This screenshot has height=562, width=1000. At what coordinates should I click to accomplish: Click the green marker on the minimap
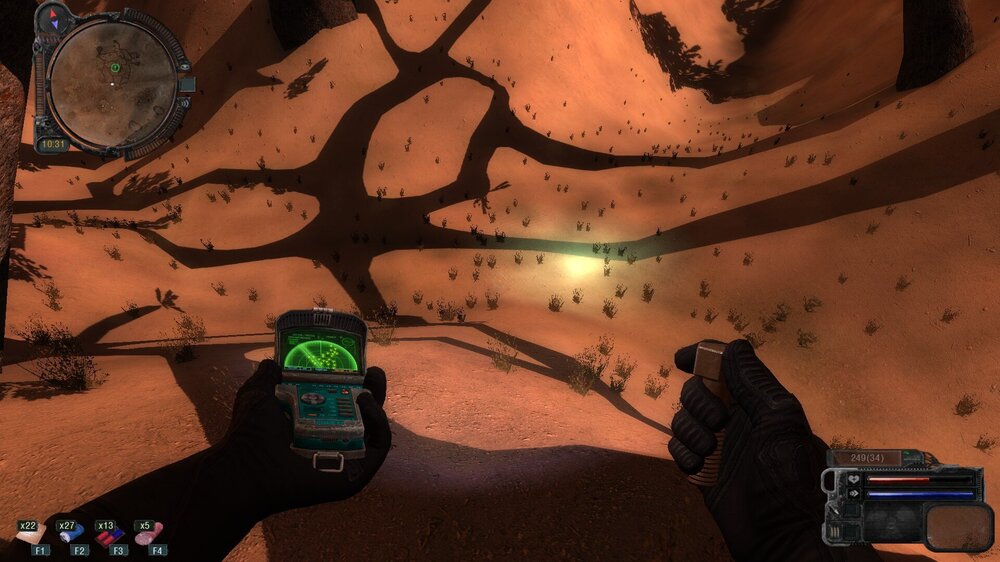[x=115, y=68]
